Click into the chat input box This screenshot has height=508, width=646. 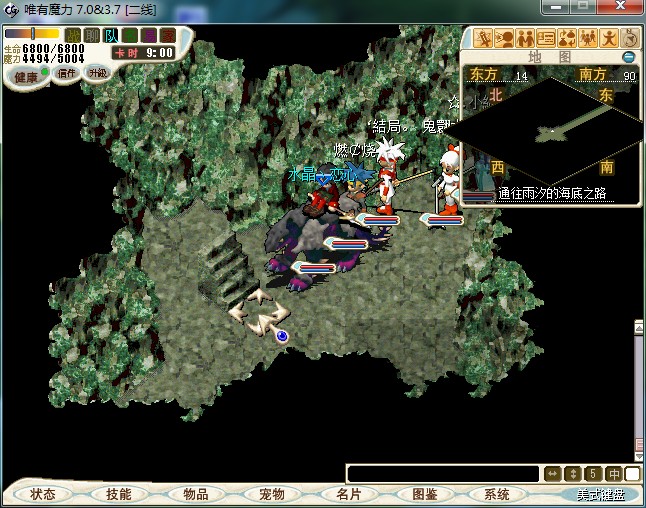click(x=442, y=473)
